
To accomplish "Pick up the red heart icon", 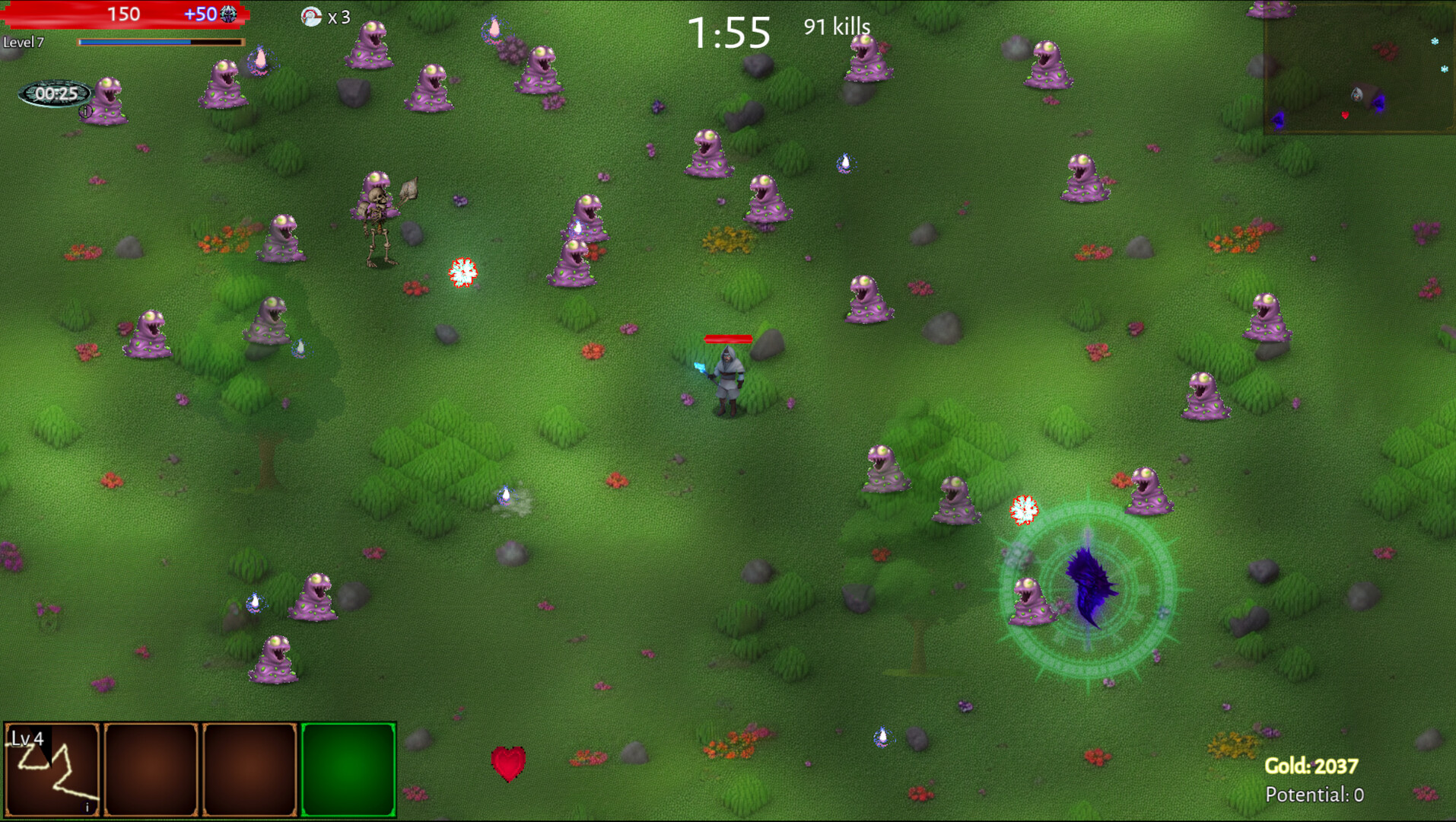I will pos(508,762).
